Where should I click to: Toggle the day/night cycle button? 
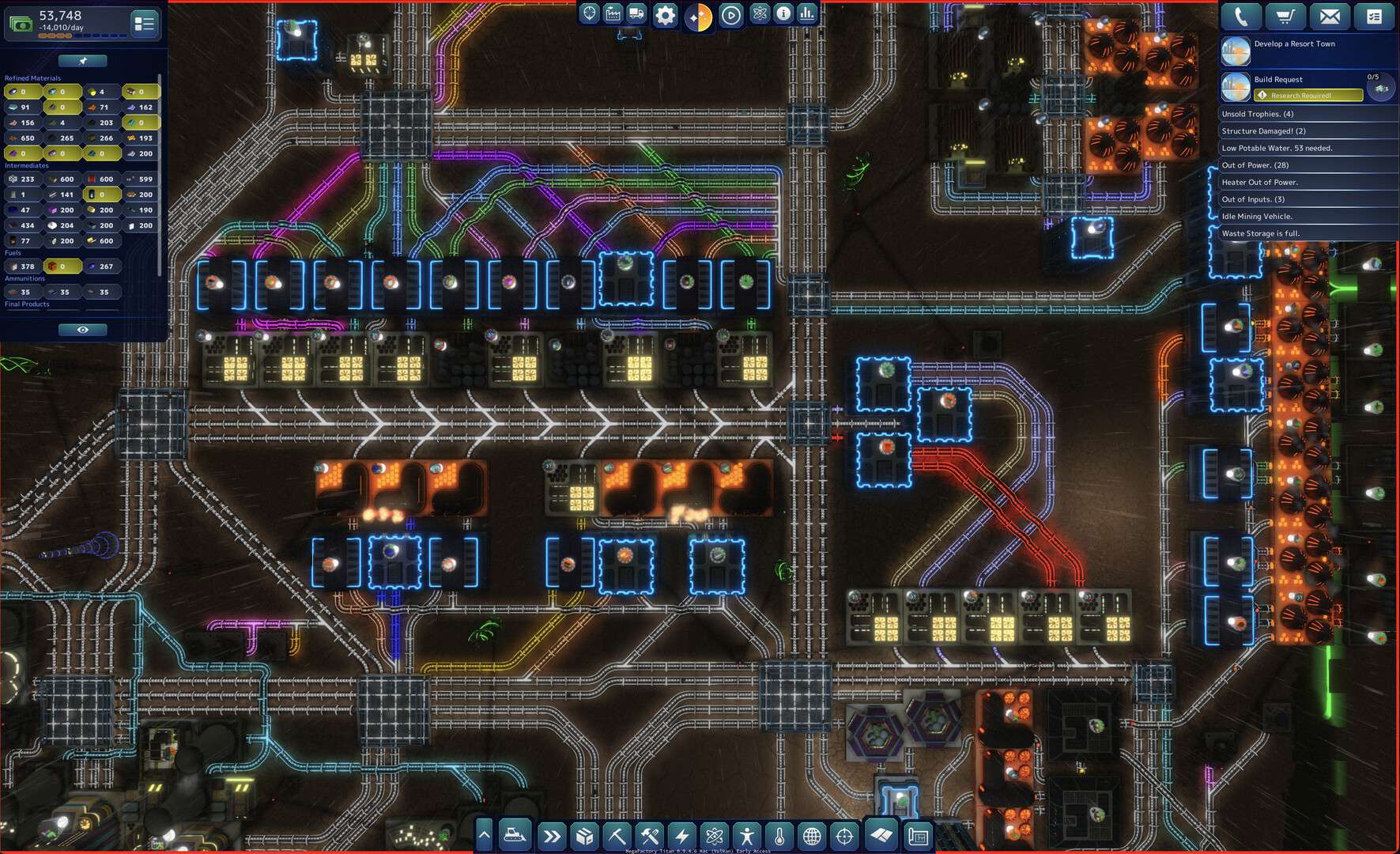point(698,17)
